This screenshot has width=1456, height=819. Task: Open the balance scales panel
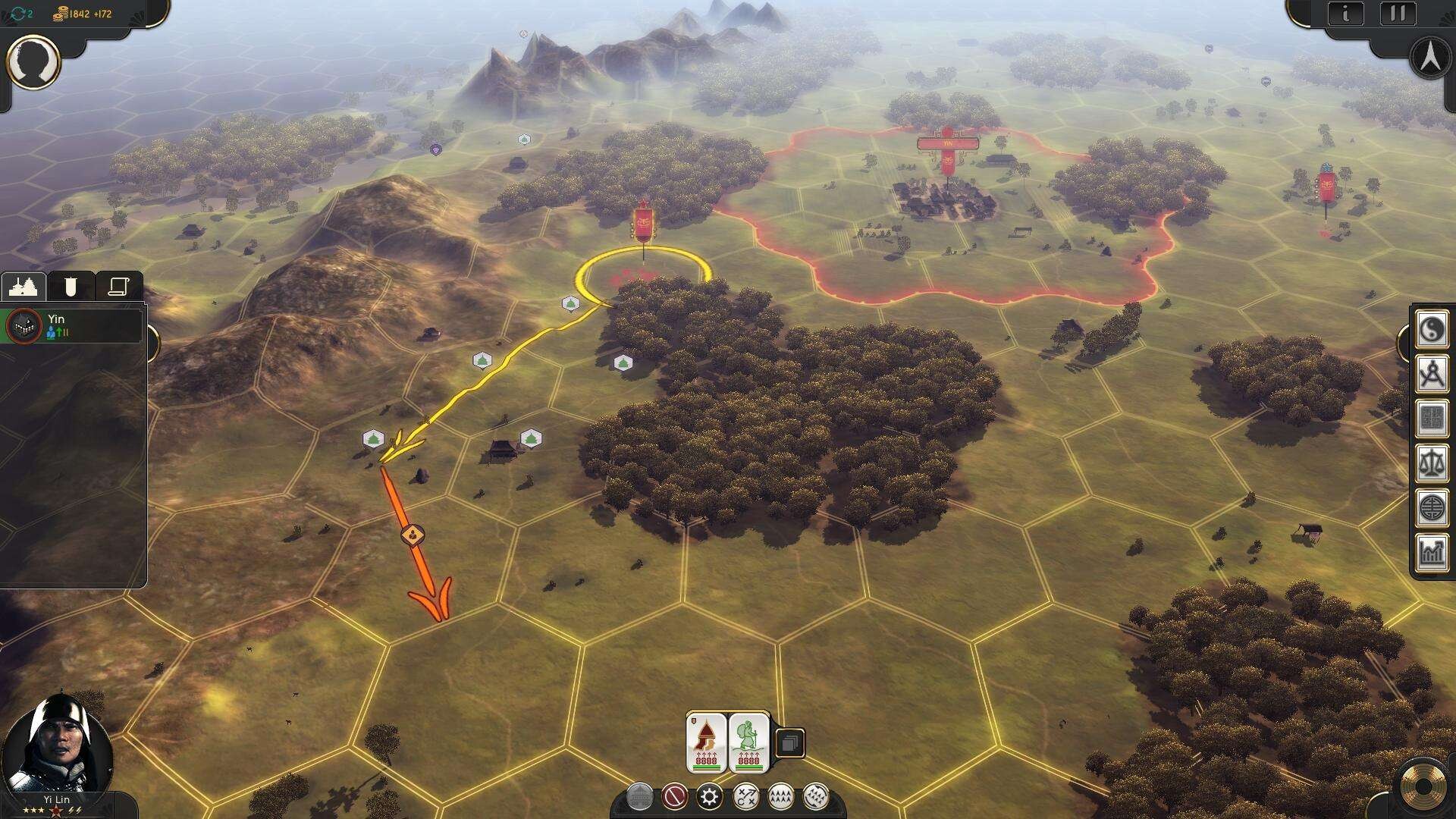click(1432, 463)
